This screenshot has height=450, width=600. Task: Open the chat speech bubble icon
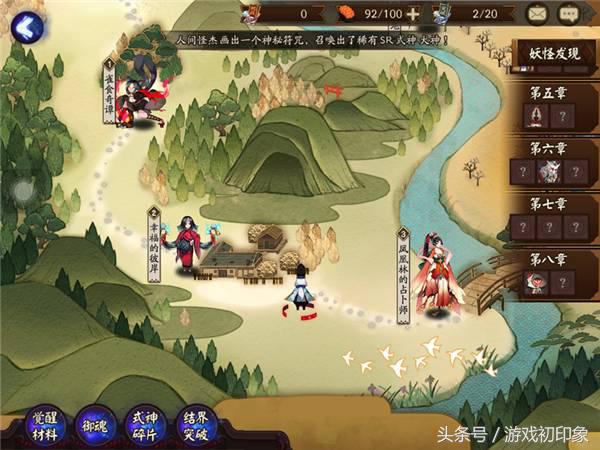pos(570,14)
